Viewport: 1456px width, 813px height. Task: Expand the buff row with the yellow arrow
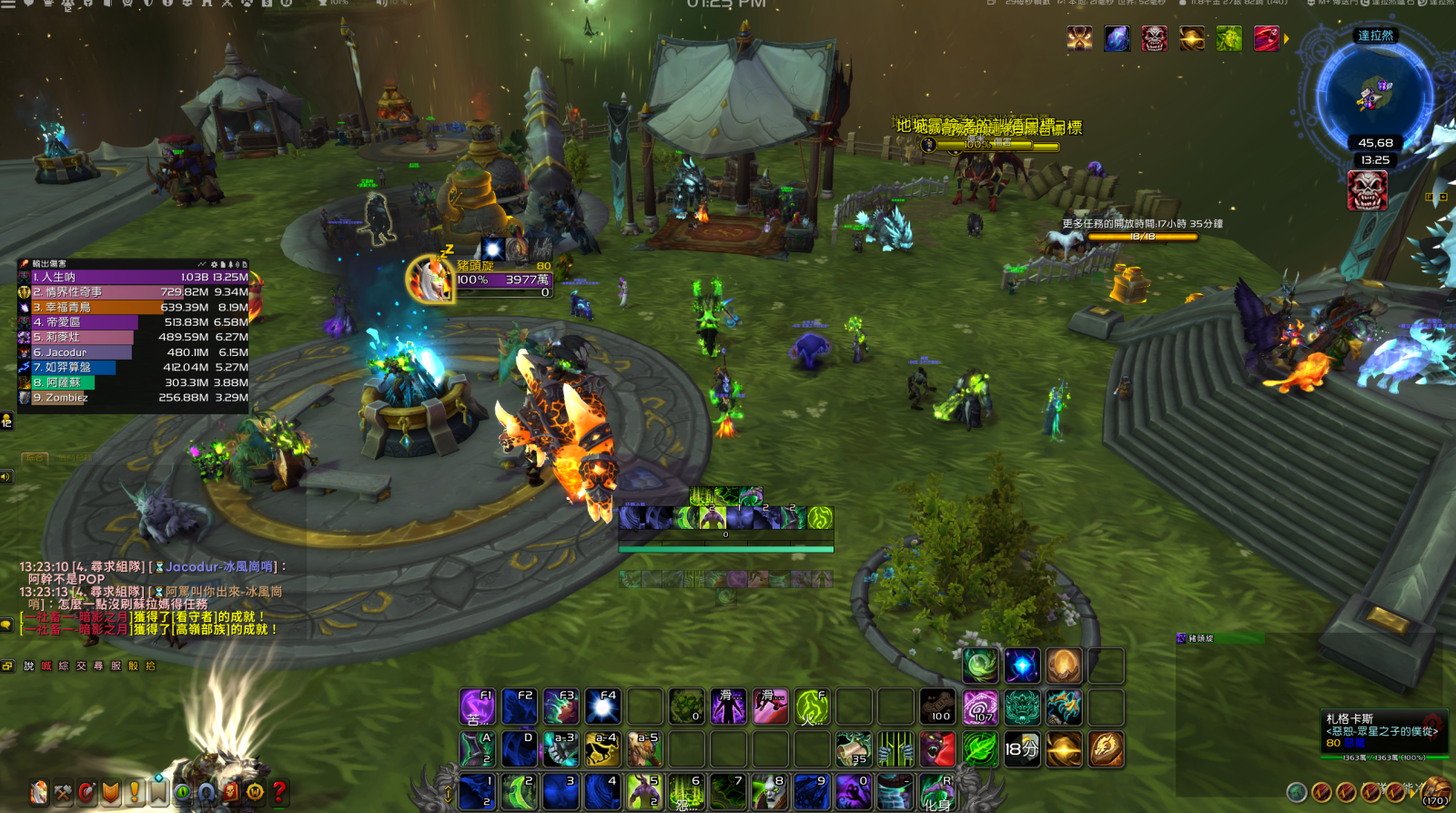click(1287, 38)
